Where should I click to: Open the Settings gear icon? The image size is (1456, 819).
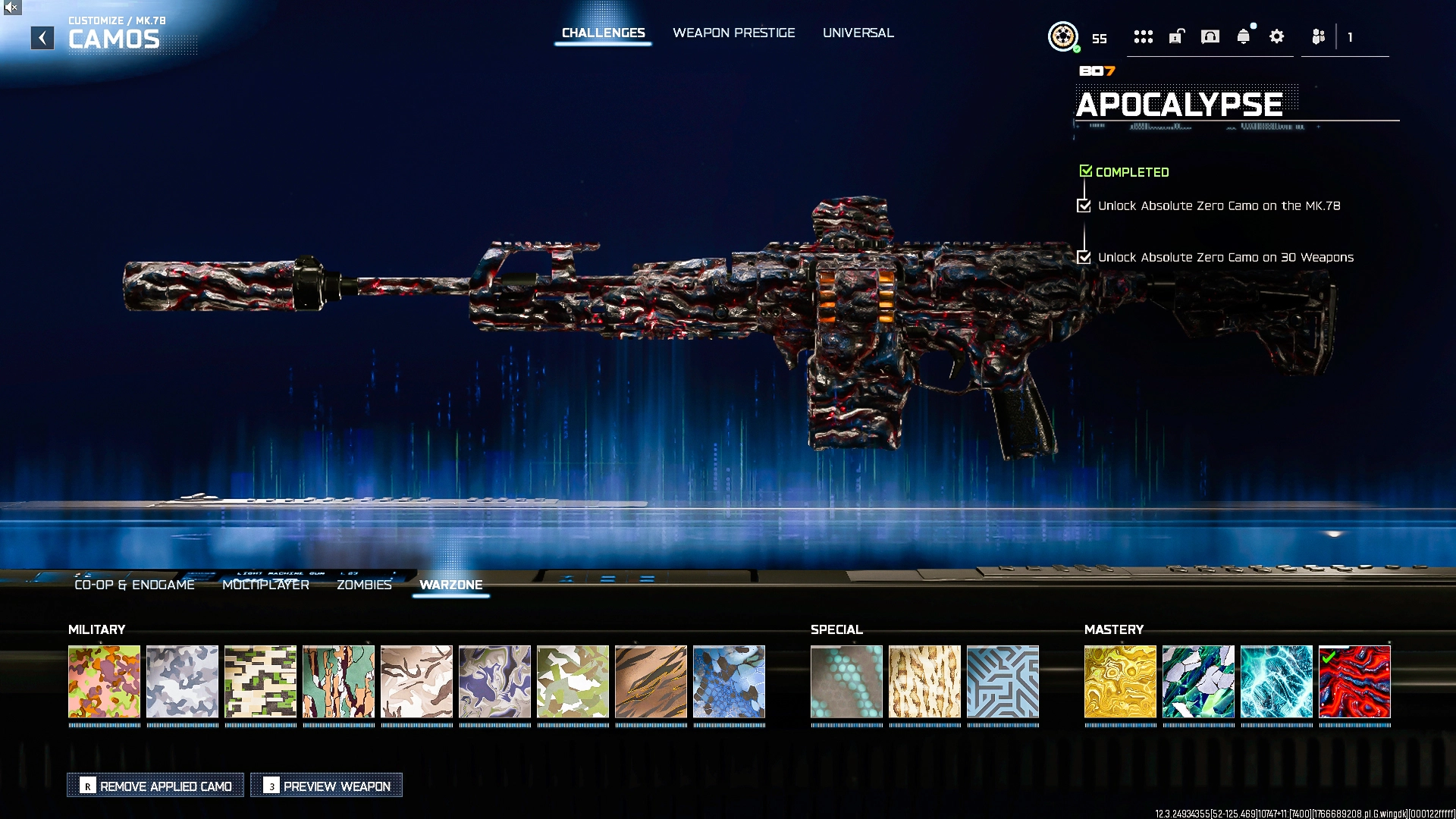tap(1277, 36)
